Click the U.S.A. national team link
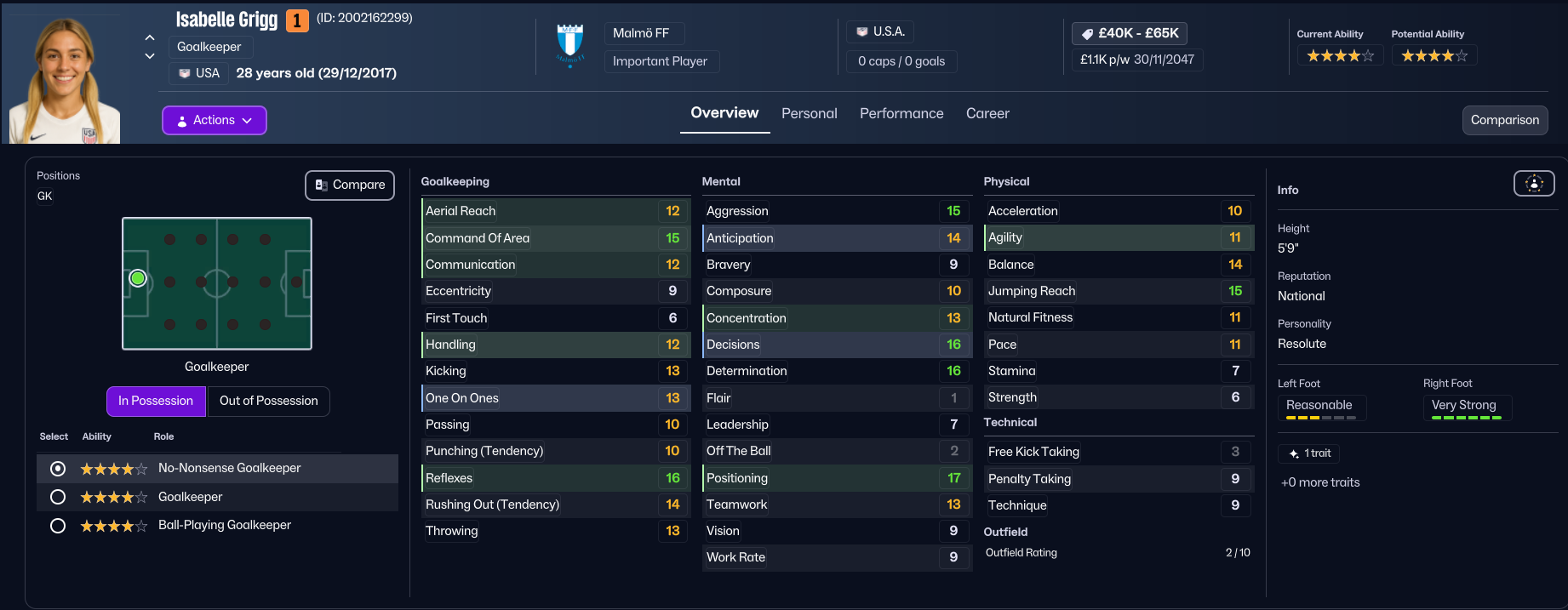1568x610 pixels. click(881, 31)
